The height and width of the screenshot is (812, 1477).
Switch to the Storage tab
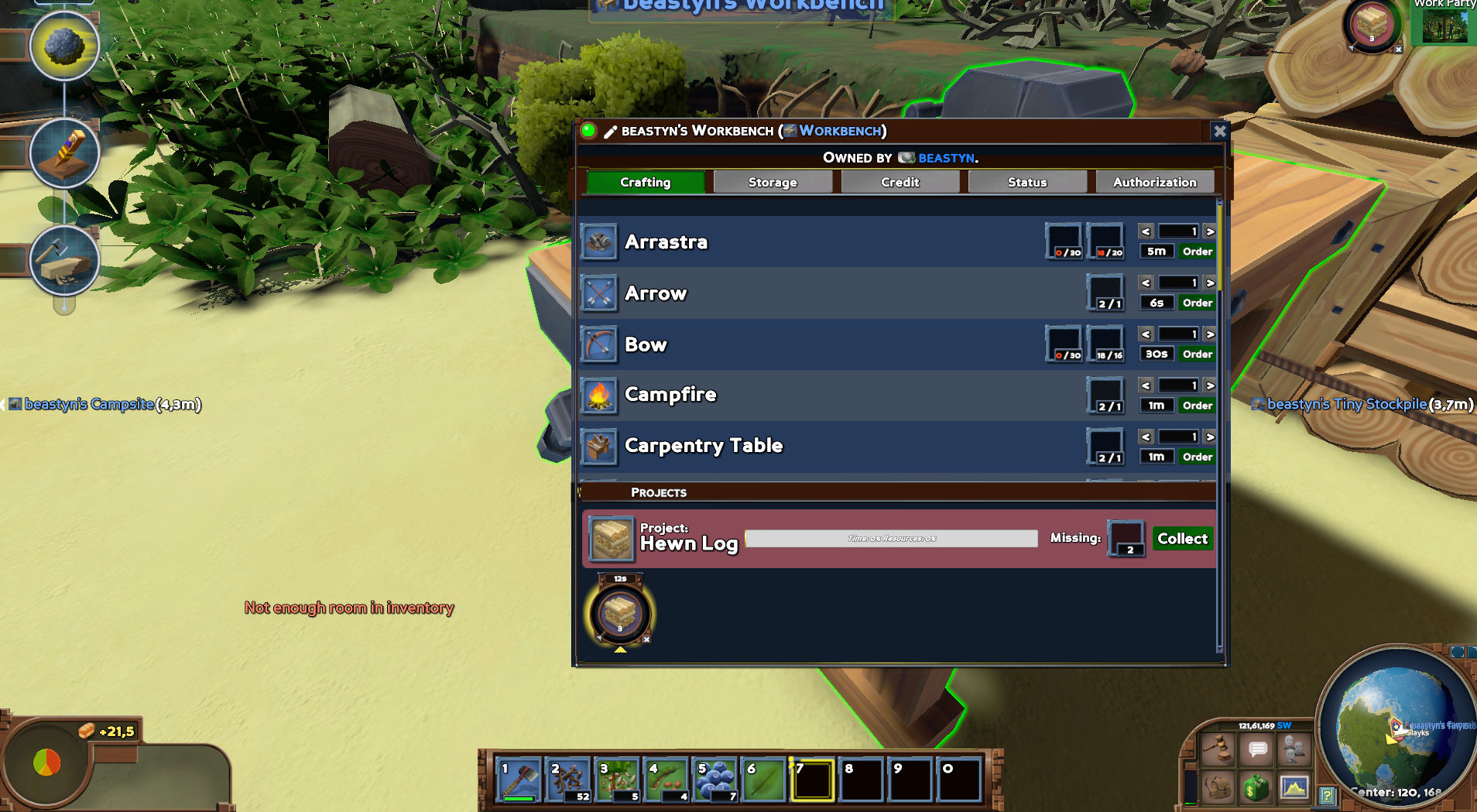(x=772, y=182)
